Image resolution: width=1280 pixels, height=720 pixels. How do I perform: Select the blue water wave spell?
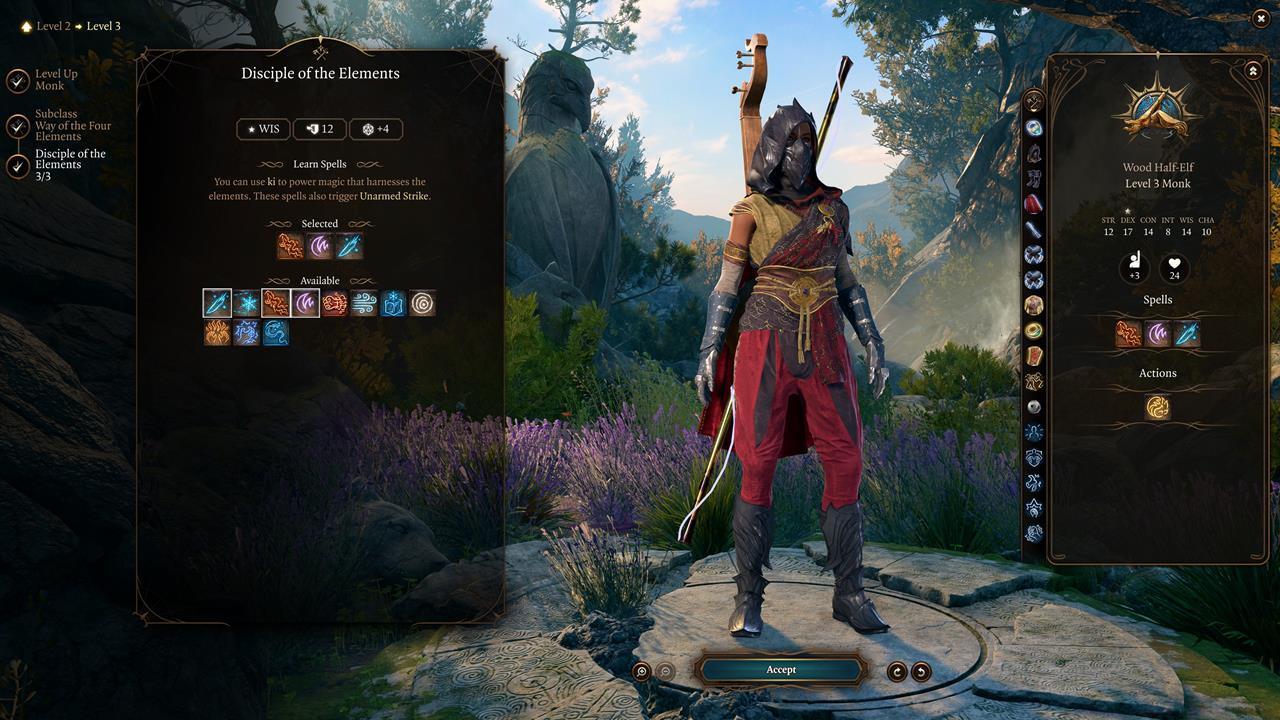pyautogui.click(x=276, y=333)
